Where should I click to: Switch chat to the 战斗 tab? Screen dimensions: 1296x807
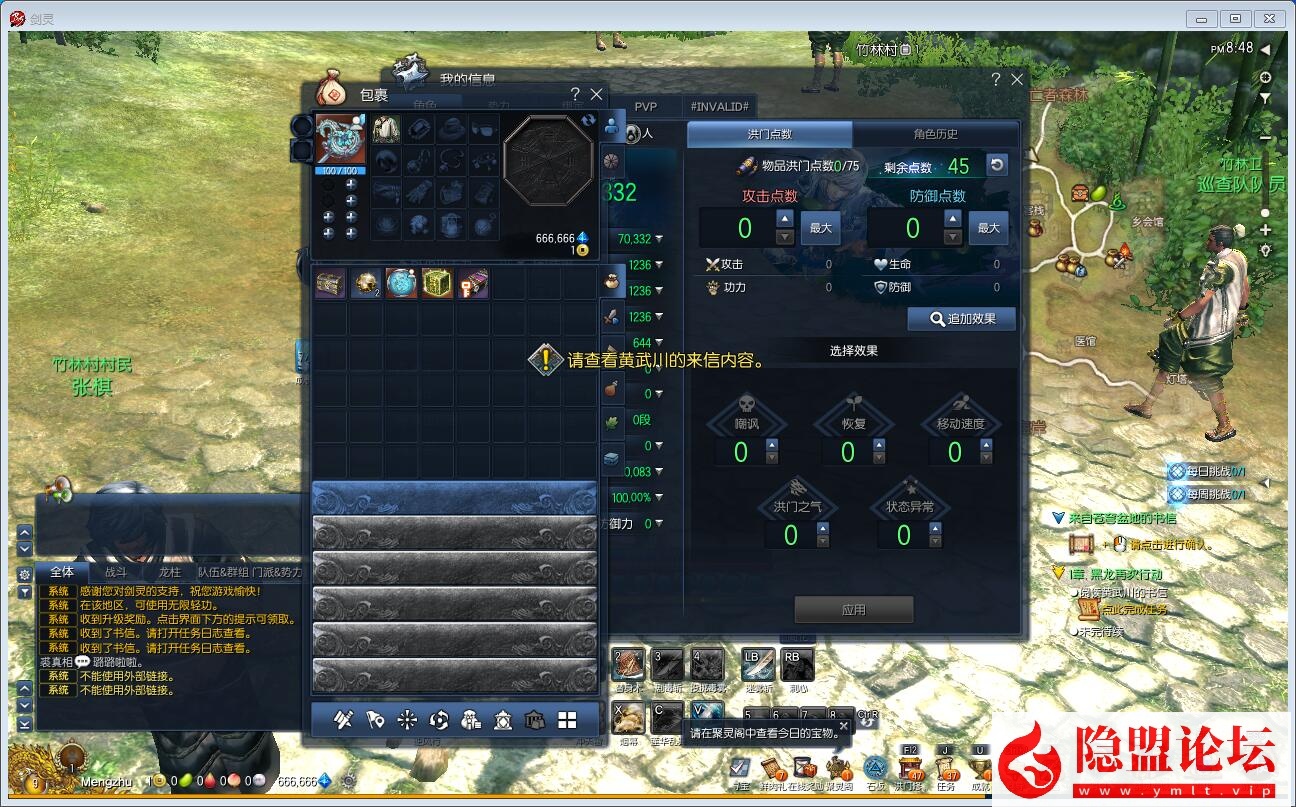click(x=116, y=572)
